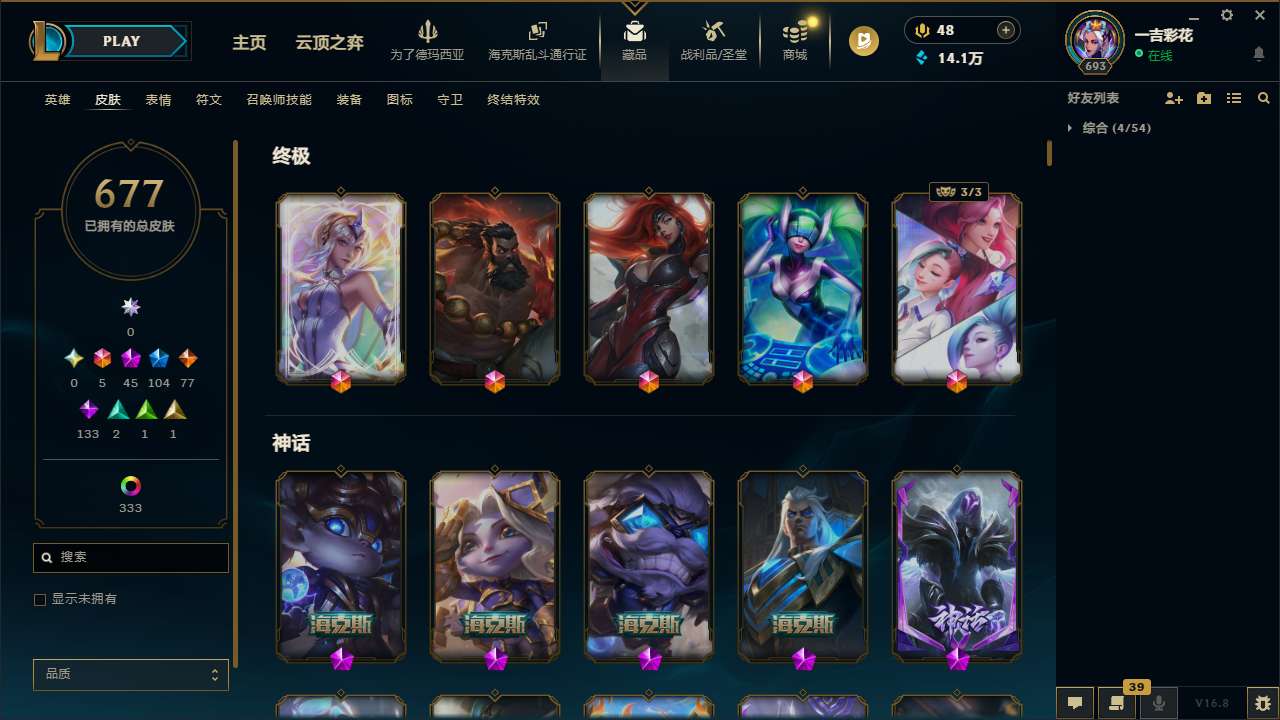Open the chat bubble icon

1074,703
